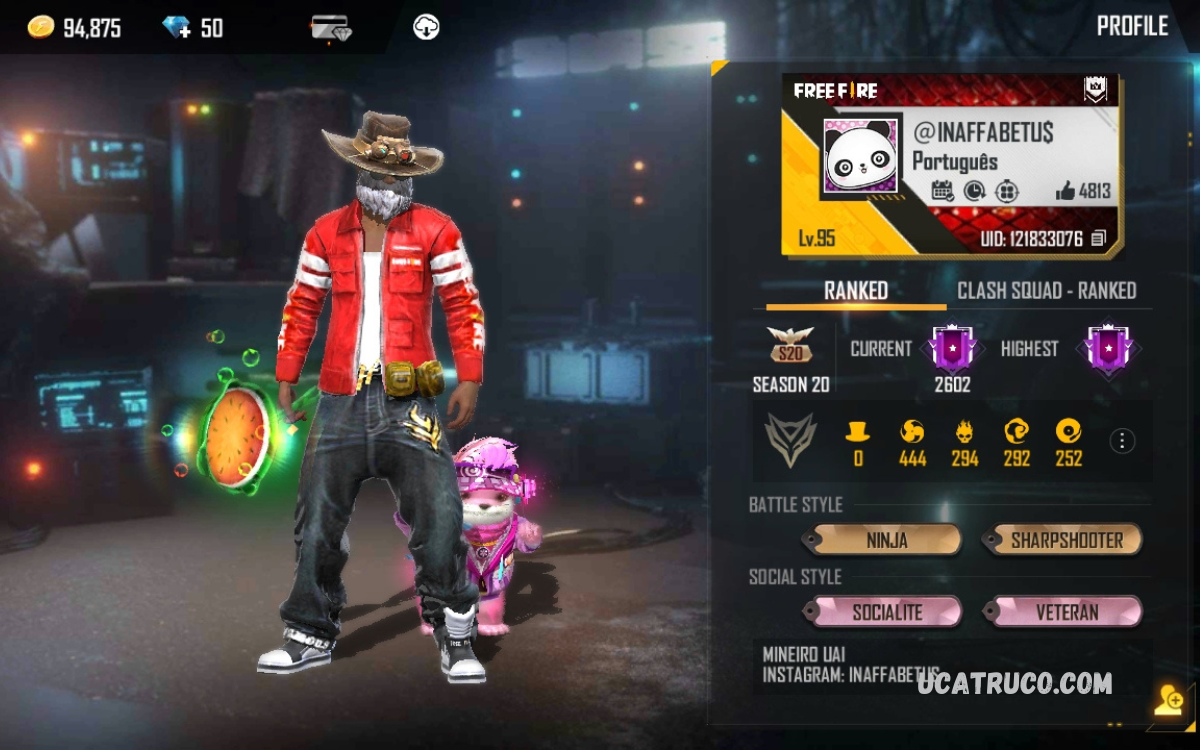Select the Ninja battle style tag

[885, 540]
